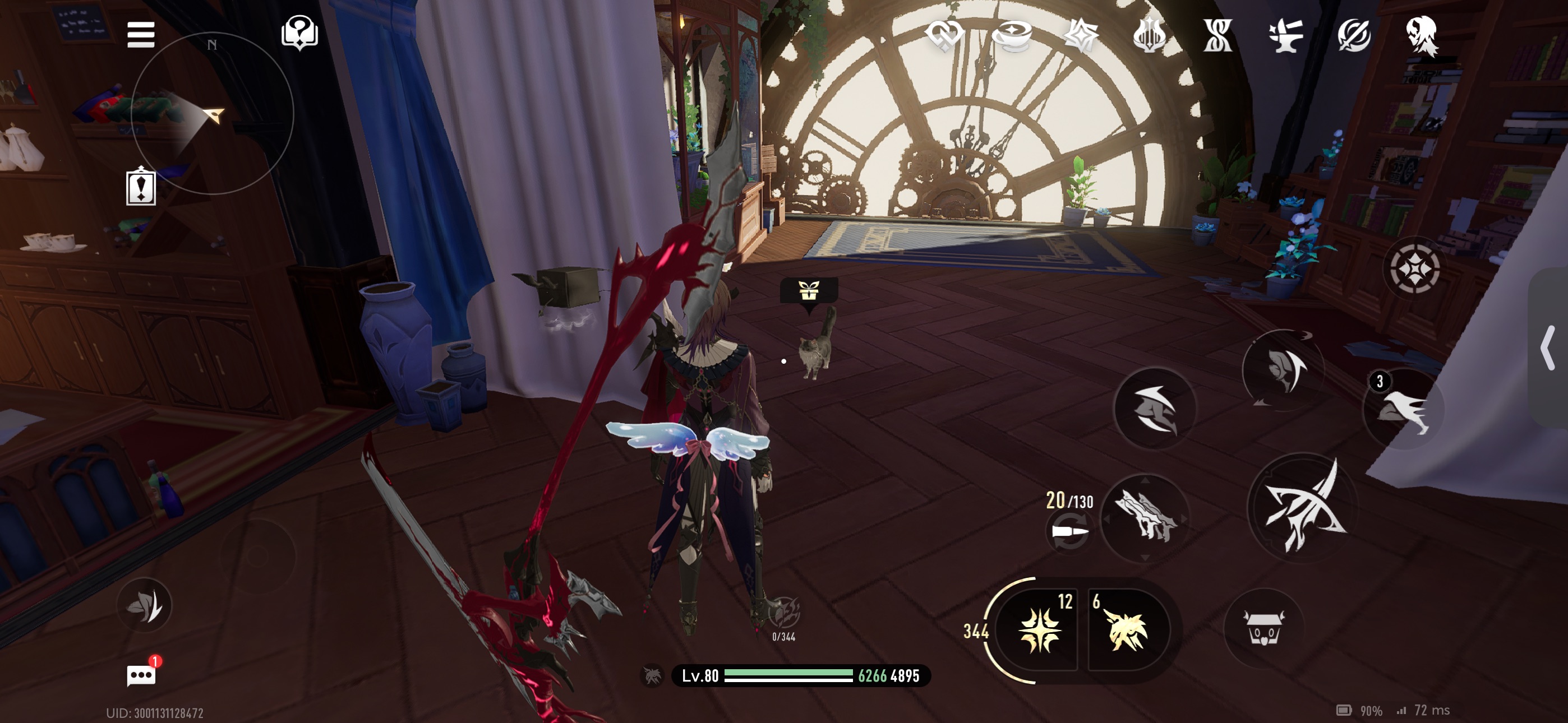Screen dimensions: 1568x723
Task: Open the exclamation-mark quest tracker
Action: (x=141, y=187)
